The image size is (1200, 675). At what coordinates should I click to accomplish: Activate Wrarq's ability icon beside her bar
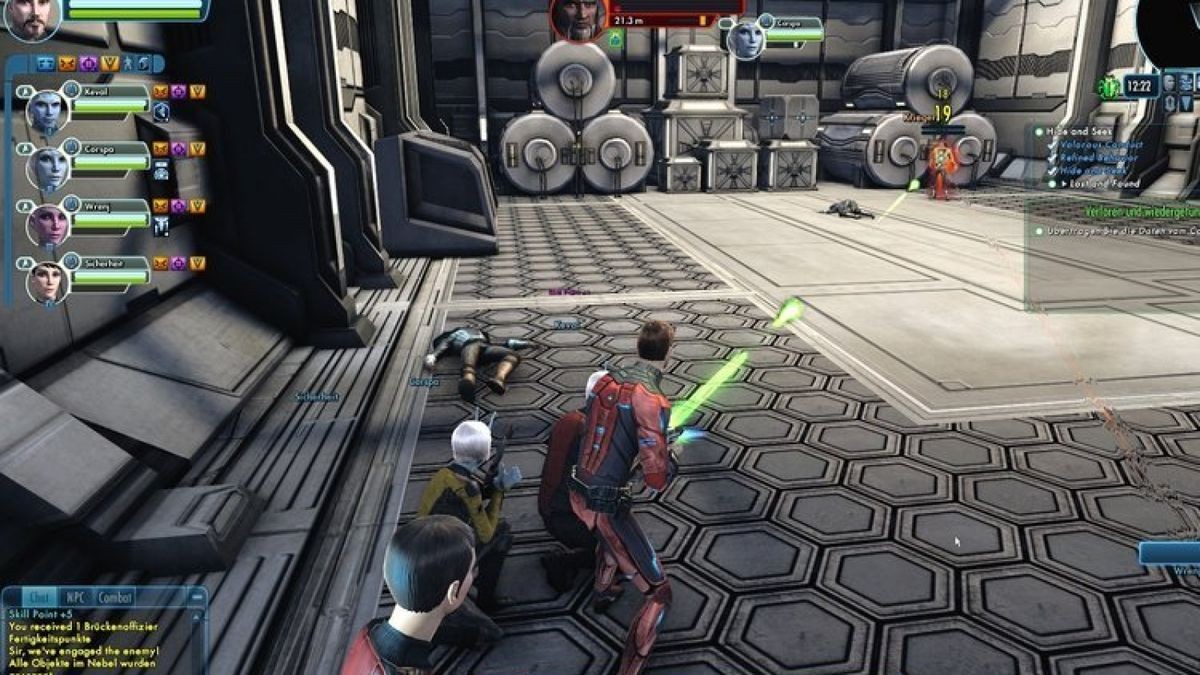161,228
